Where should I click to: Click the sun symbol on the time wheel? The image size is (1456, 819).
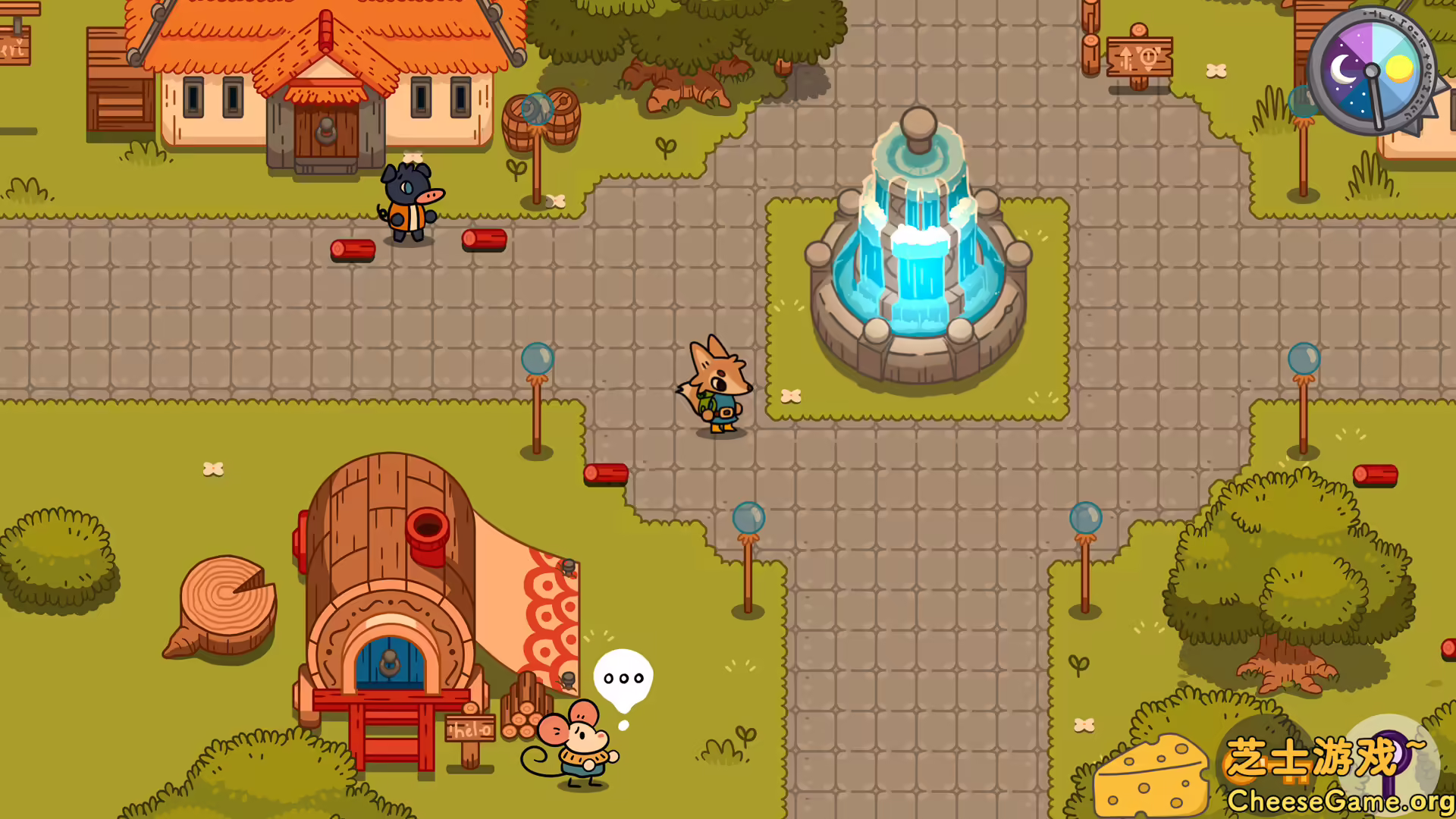click(x=1400, y=68)
